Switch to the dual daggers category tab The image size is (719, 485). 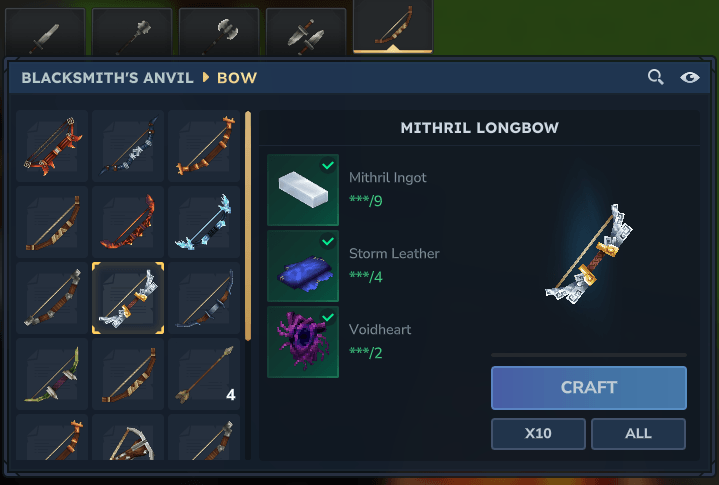(306, 33)
